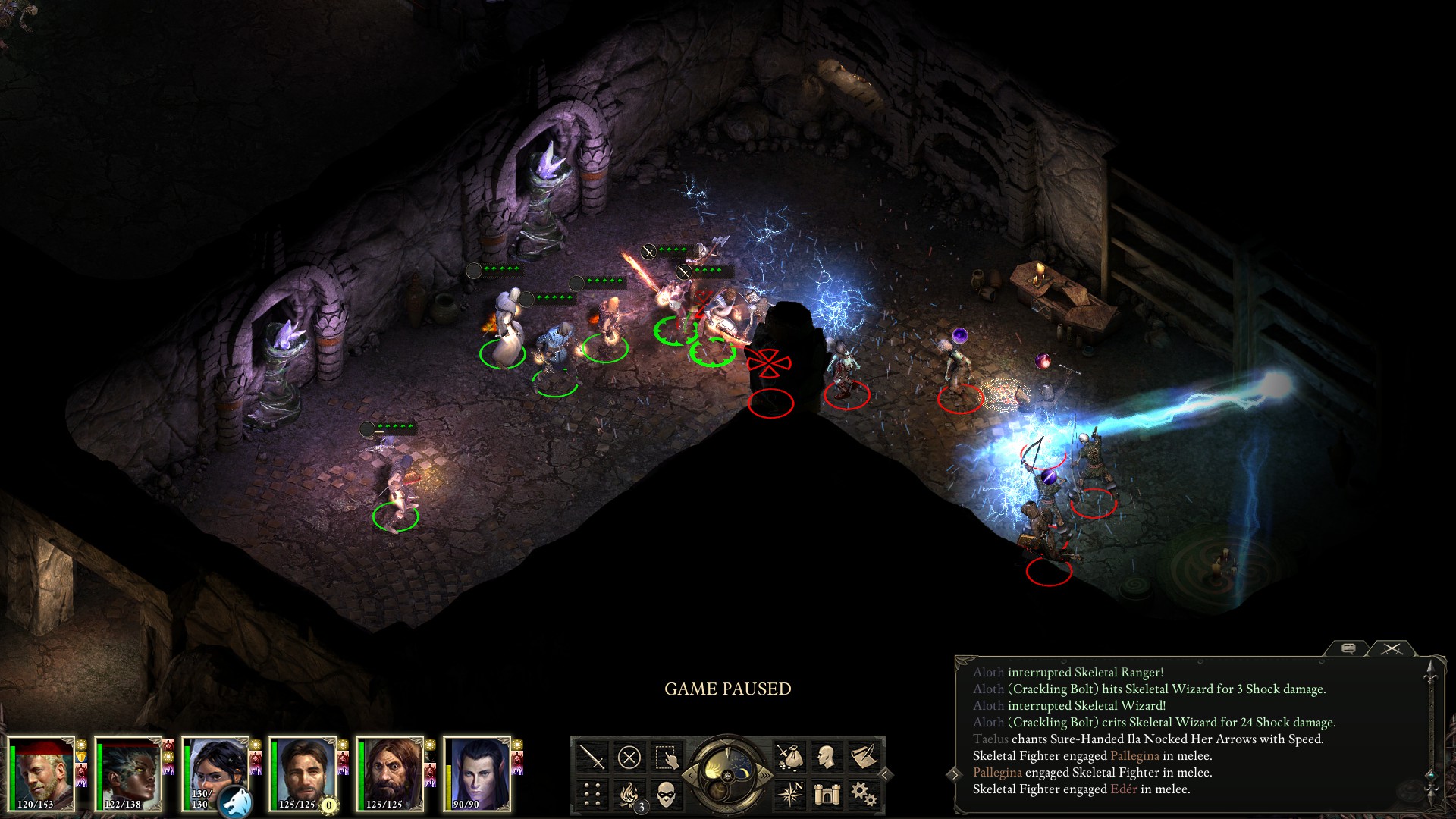Click the fast-speed arrow on the time dial
1456x819 pixels.
pos(764,774)
